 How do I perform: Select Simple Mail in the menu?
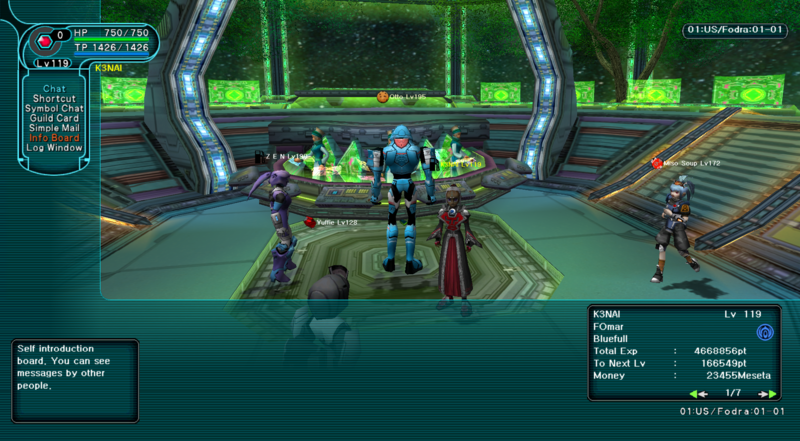pyautogui.click(x=54, y=128)
